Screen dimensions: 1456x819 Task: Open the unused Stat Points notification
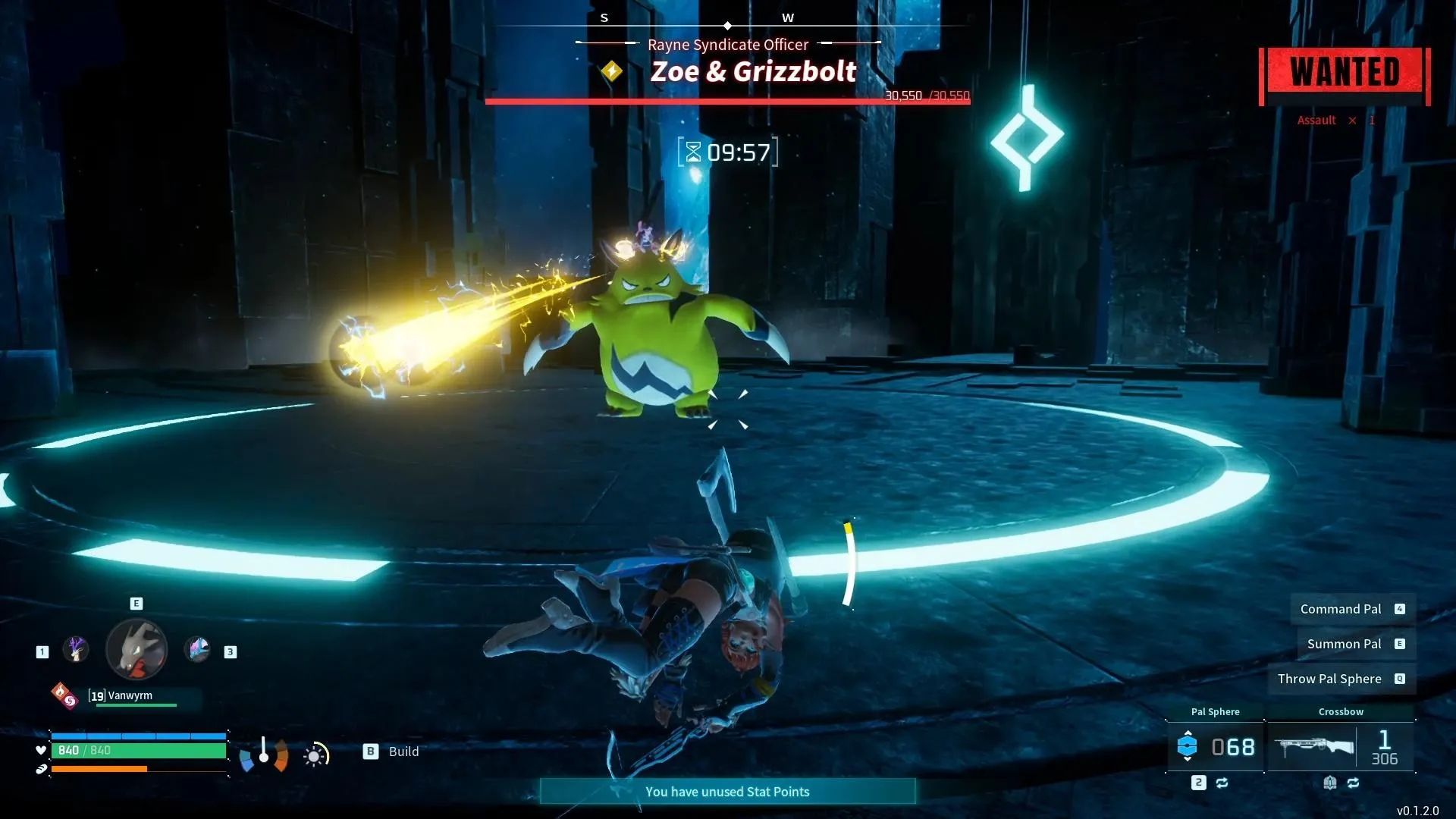(x=727, y=792)
